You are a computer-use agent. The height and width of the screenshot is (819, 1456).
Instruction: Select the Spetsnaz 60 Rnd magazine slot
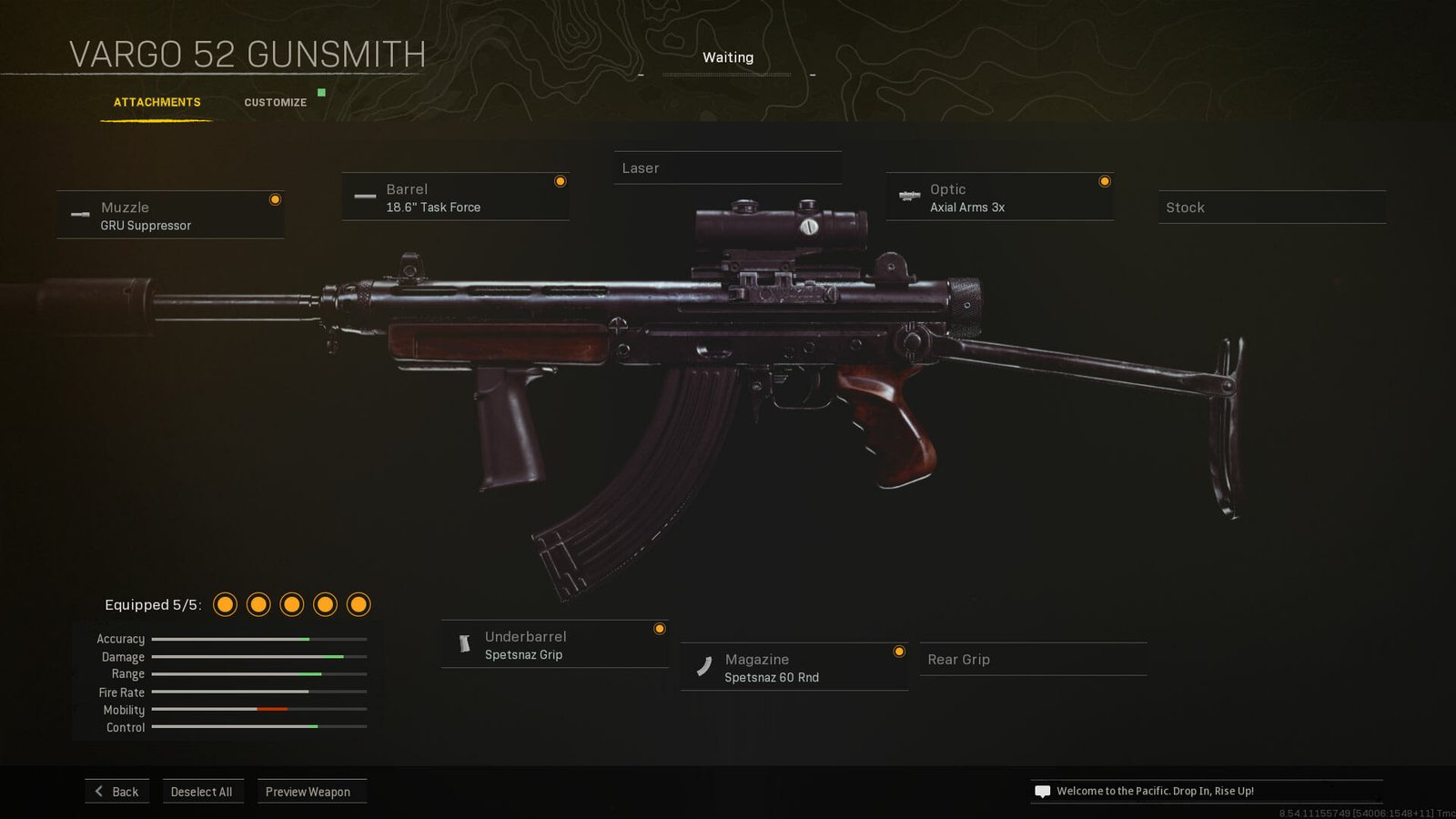pyautogui.click(x=794, y=668)
